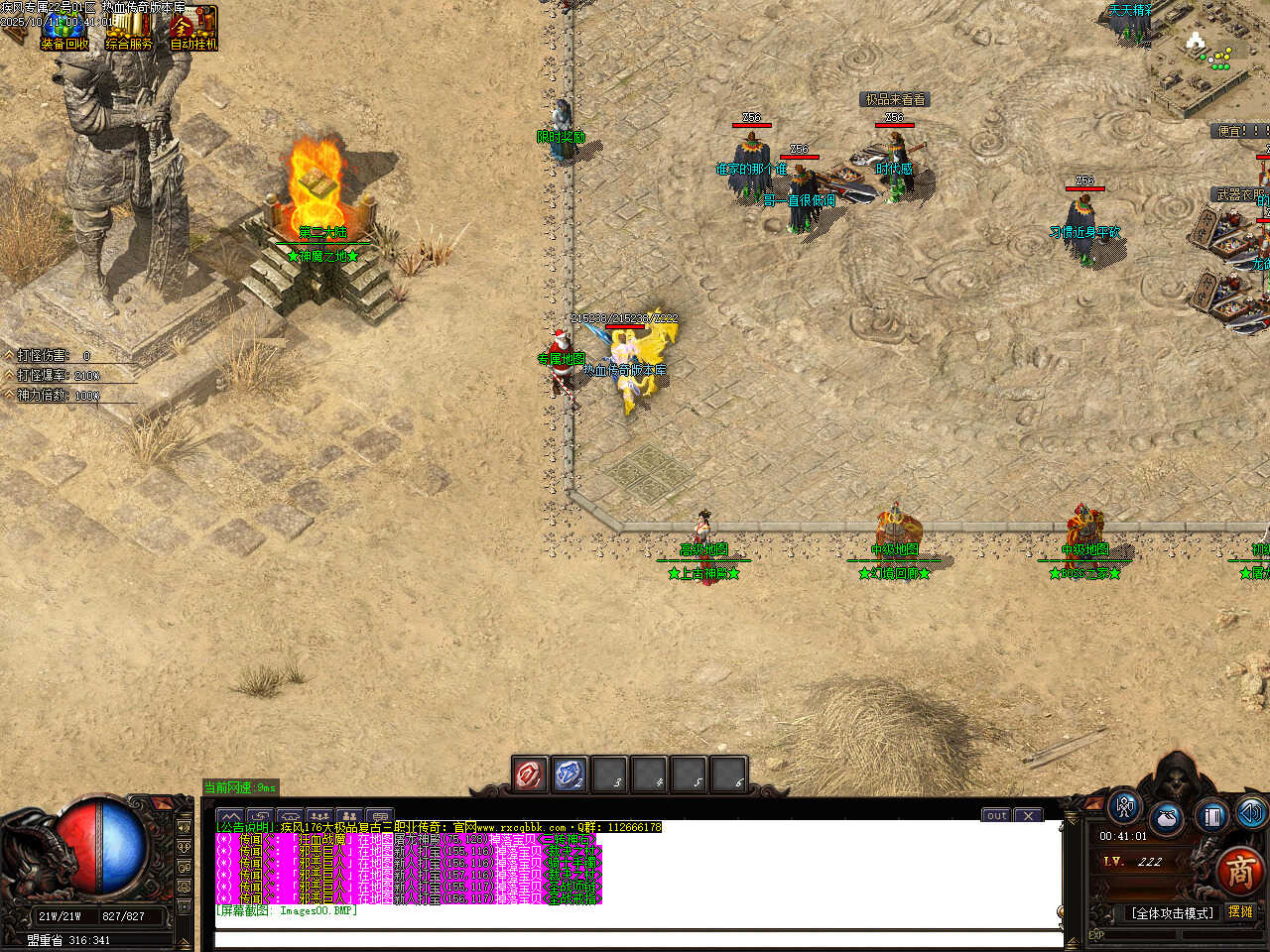Switch the 全体攻击模式 attack mode
1270x952 pixels.
click(1173, 912)
